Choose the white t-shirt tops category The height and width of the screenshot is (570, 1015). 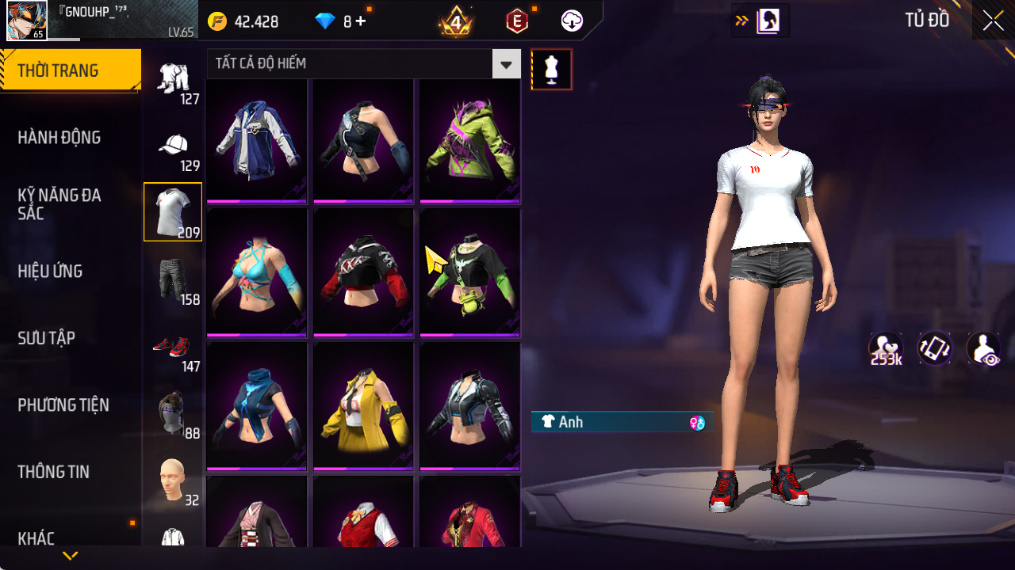click(x=172, y=211)
